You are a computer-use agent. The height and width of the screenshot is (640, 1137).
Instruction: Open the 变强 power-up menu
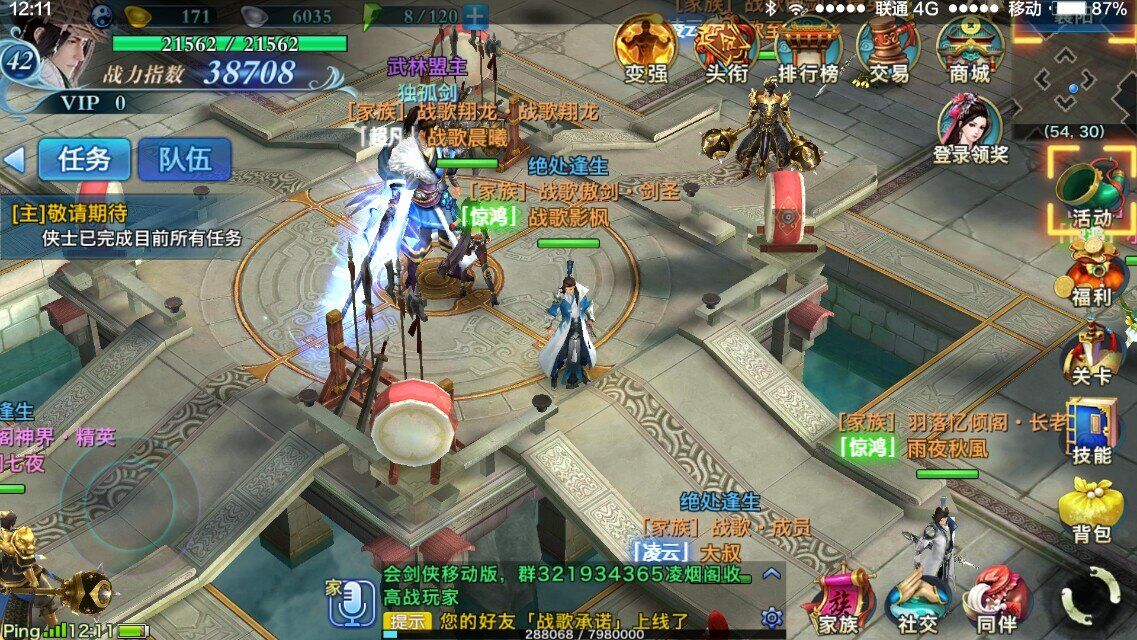tap(645, 48)
